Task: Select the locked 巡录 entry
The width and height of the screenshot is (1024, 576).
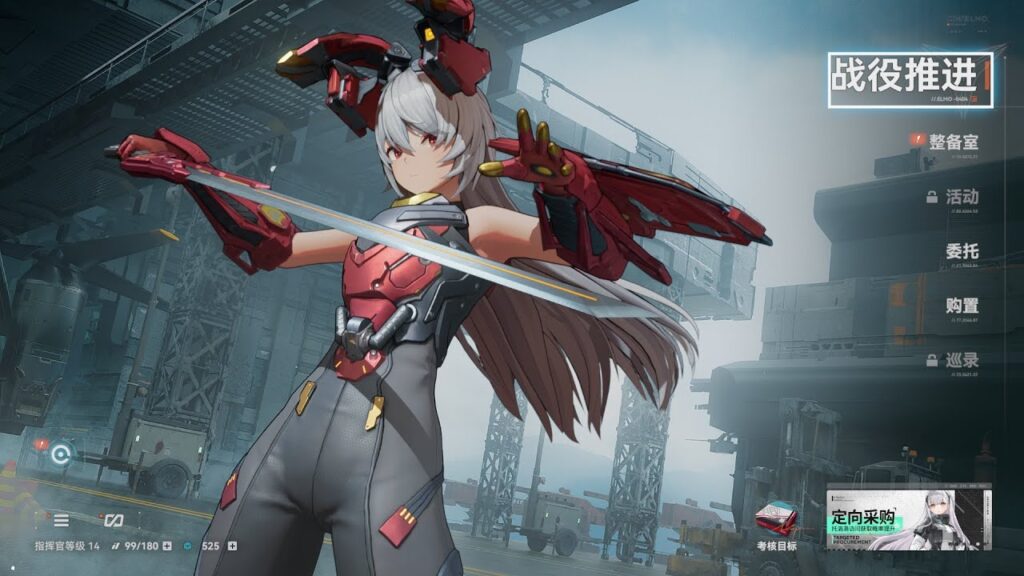Action: click(961, 360)
